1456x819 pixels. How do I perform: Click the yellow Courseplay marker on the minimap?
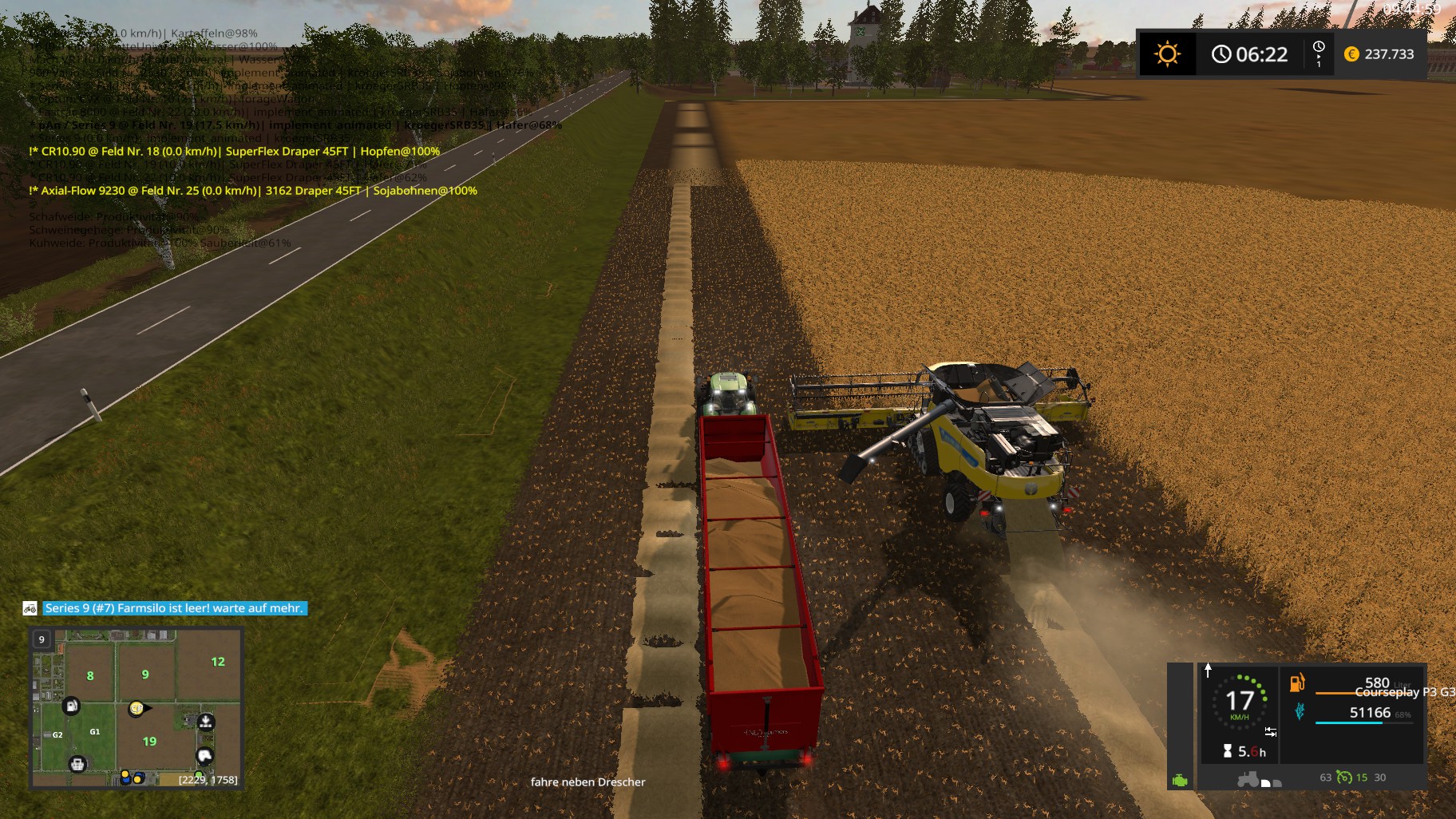coord(136,709)
